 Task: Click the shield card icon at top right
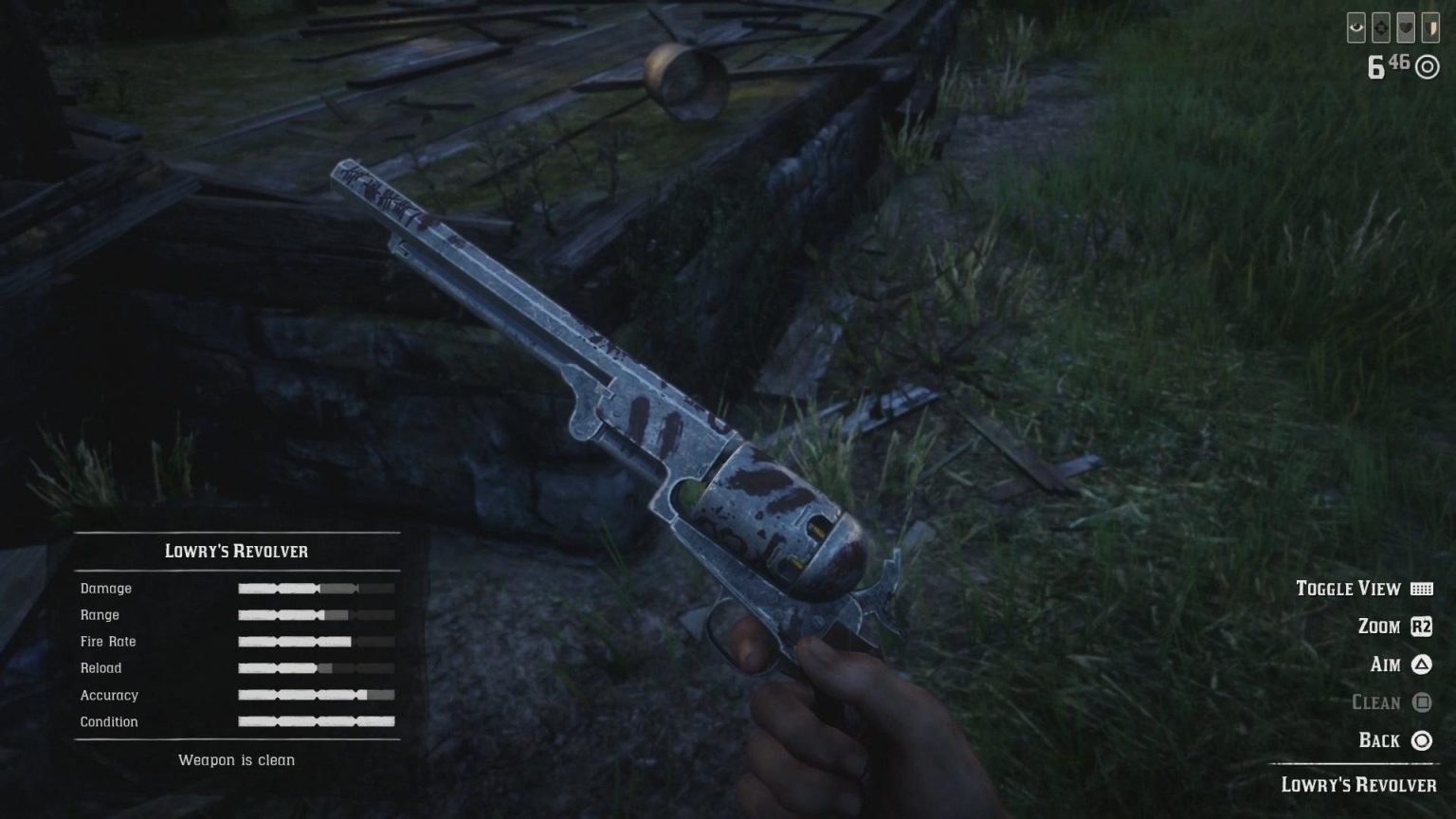(x=1431, y=27)
